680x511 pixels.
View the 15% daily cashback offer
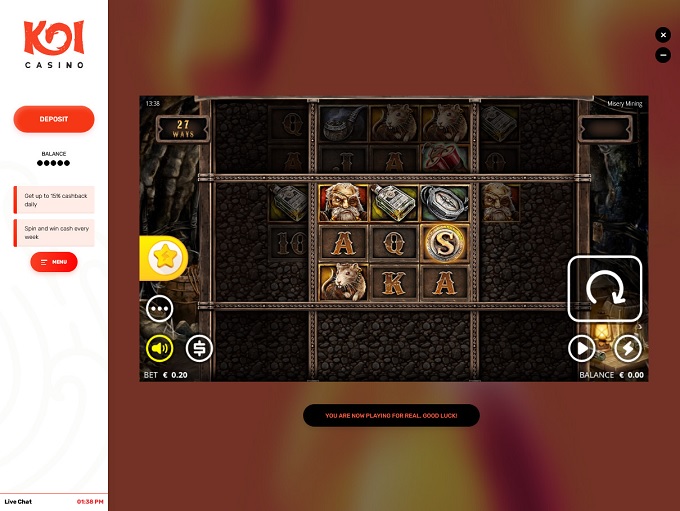pyautogui.click(x=54, y=199)
